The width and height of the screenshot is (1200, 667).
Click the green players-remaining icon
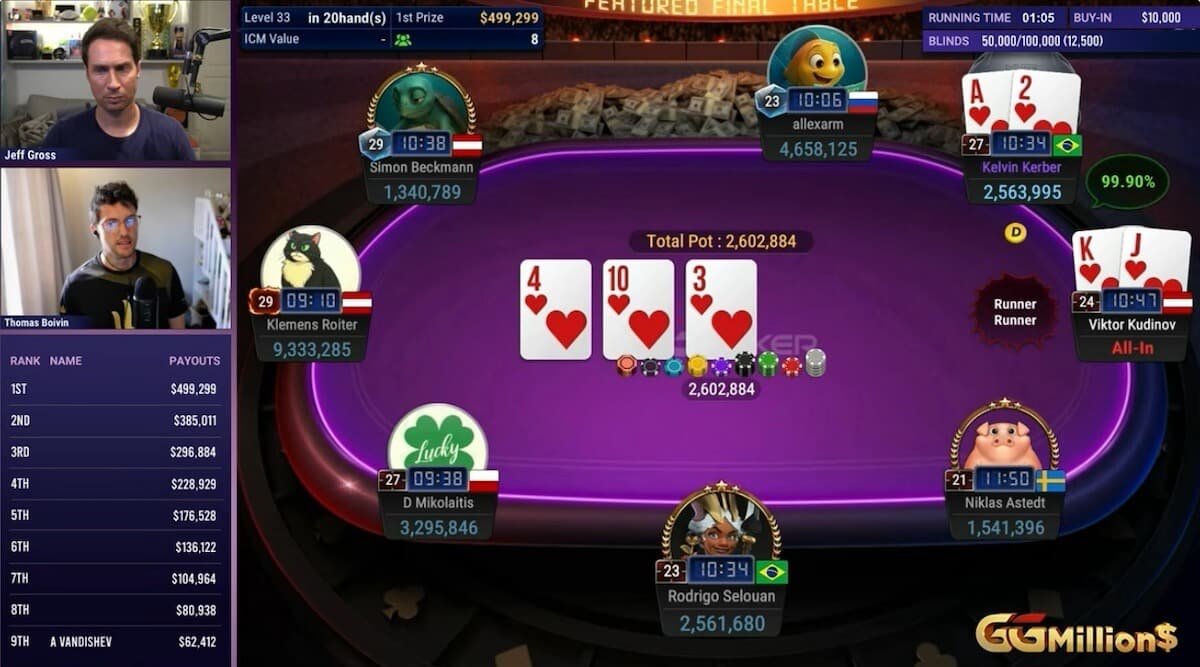pyautogui.click(x=403, y=40)
